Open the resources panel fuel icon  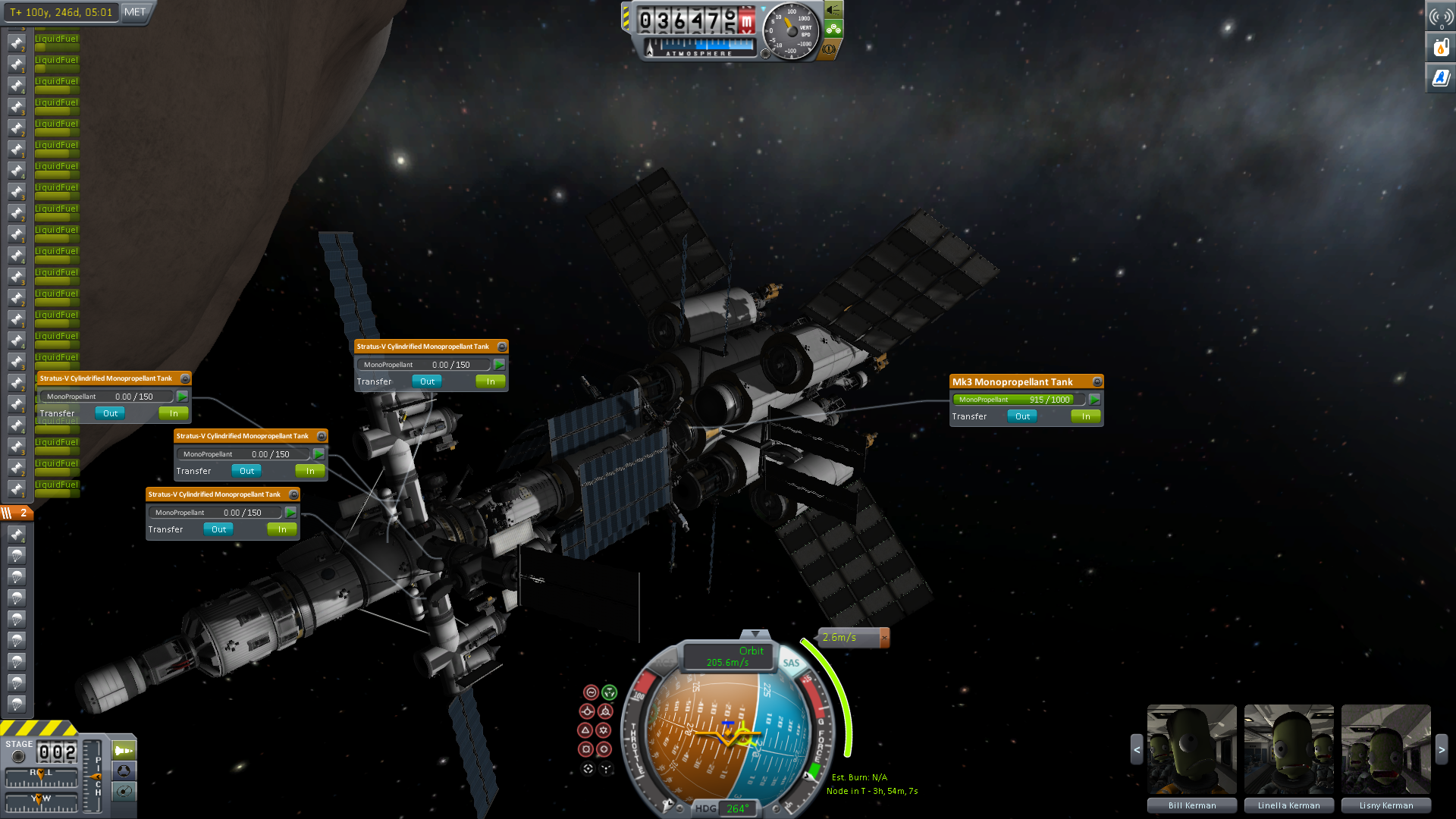1441,48
